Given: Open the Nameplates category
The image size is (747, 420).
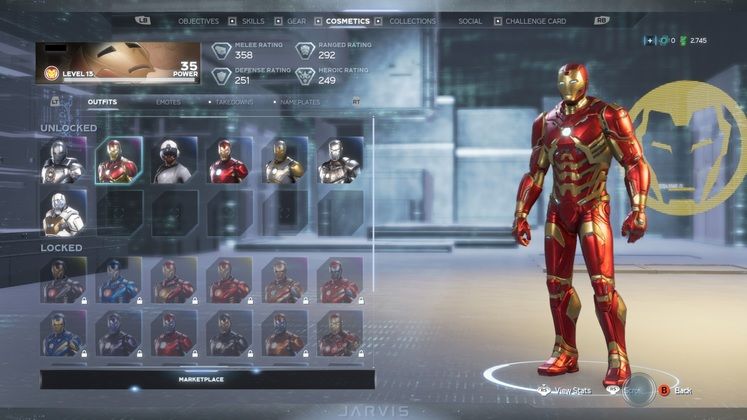Looking at the screenshot, I should coord(301,102).
